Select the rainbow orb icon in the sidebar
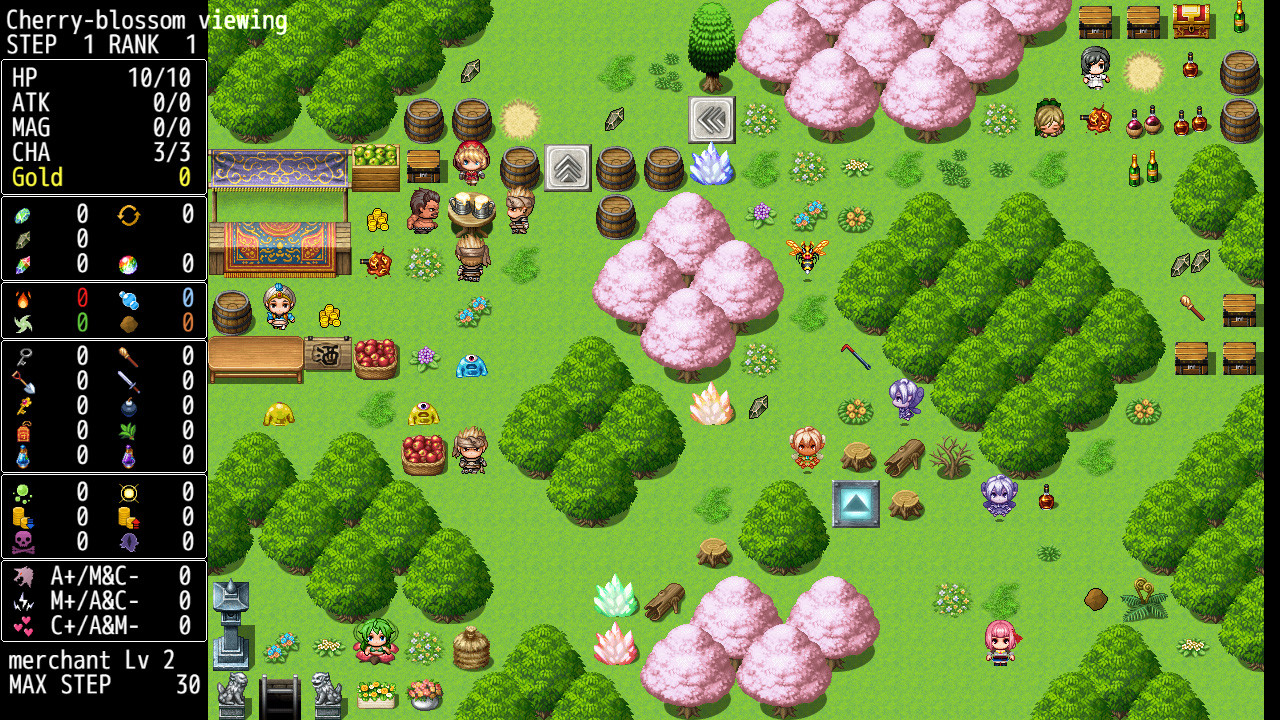The image size is (1280, 720). [127, 265]
